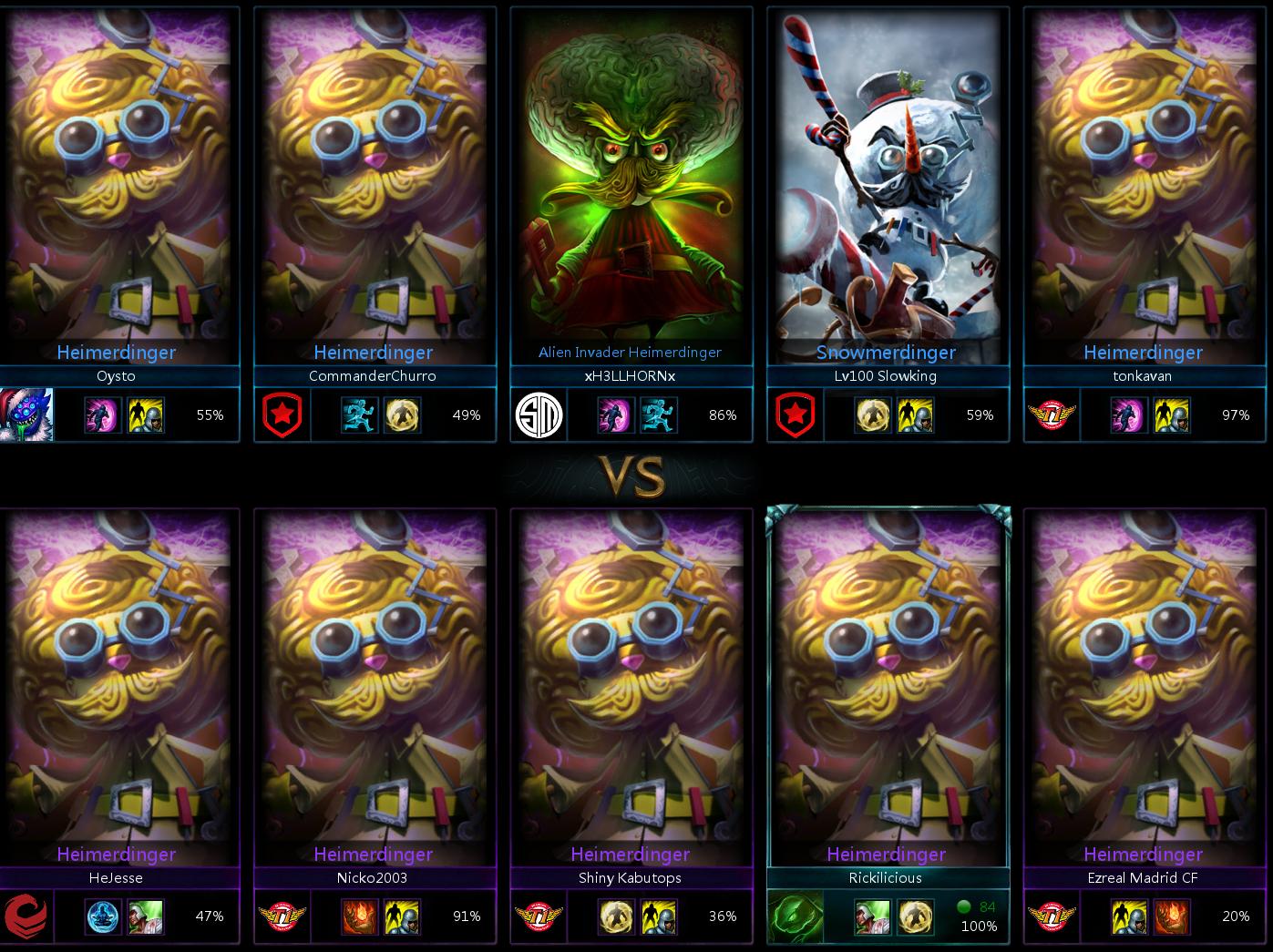1273x952 pixels.
Task: Click the Exhaust spell icon on Ezreal Madrid CF's card
Action: [x=1129, y=917]
